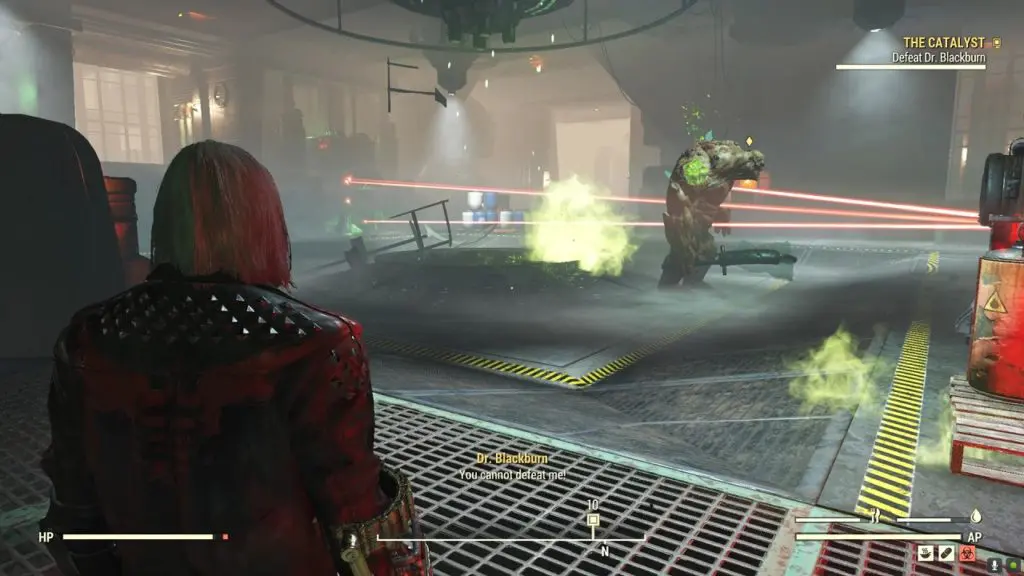Click the fork-and-knife hunger icon
The width and height of the screenshot is (1024, 576).
pos(876,517)
